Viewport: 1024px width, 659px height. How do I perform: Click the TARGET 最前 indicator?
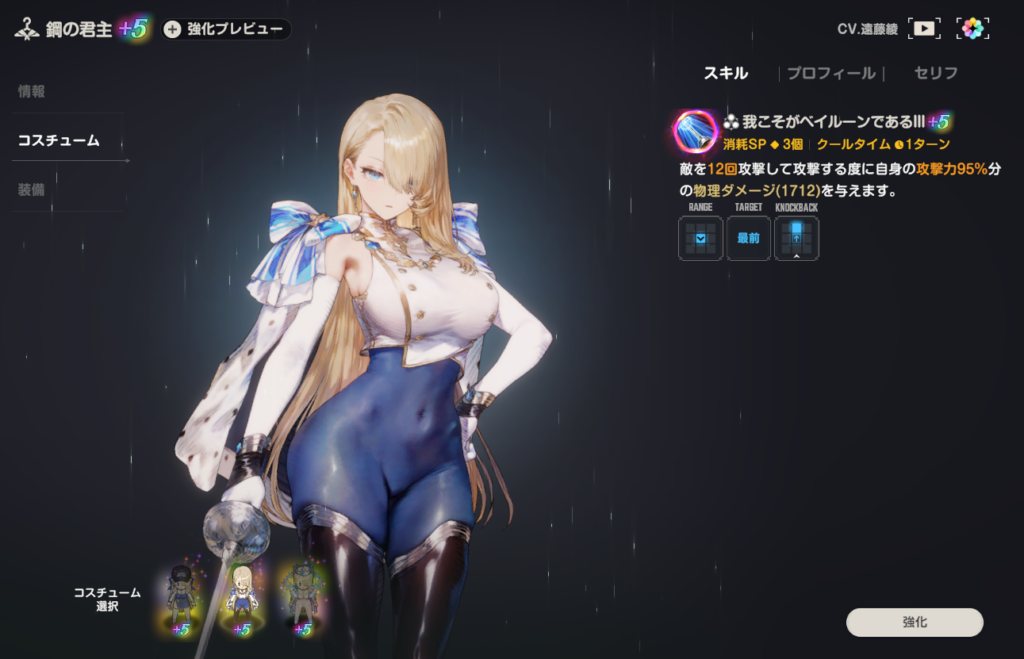[748, 238]
